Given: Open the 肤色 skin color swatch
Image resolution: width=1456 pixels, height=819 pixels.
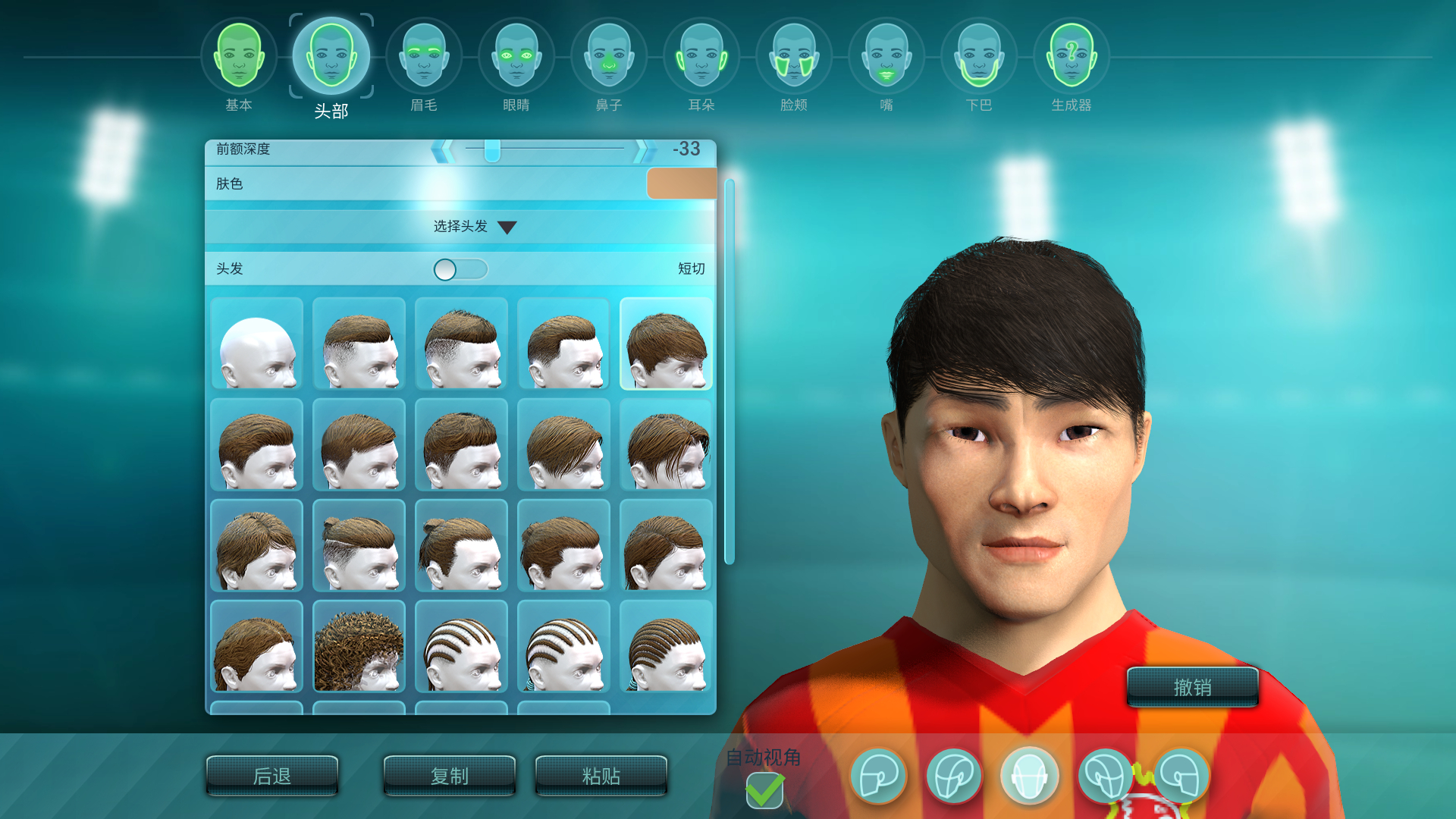Looking at the screenshot, I should [x=681, y=184].
